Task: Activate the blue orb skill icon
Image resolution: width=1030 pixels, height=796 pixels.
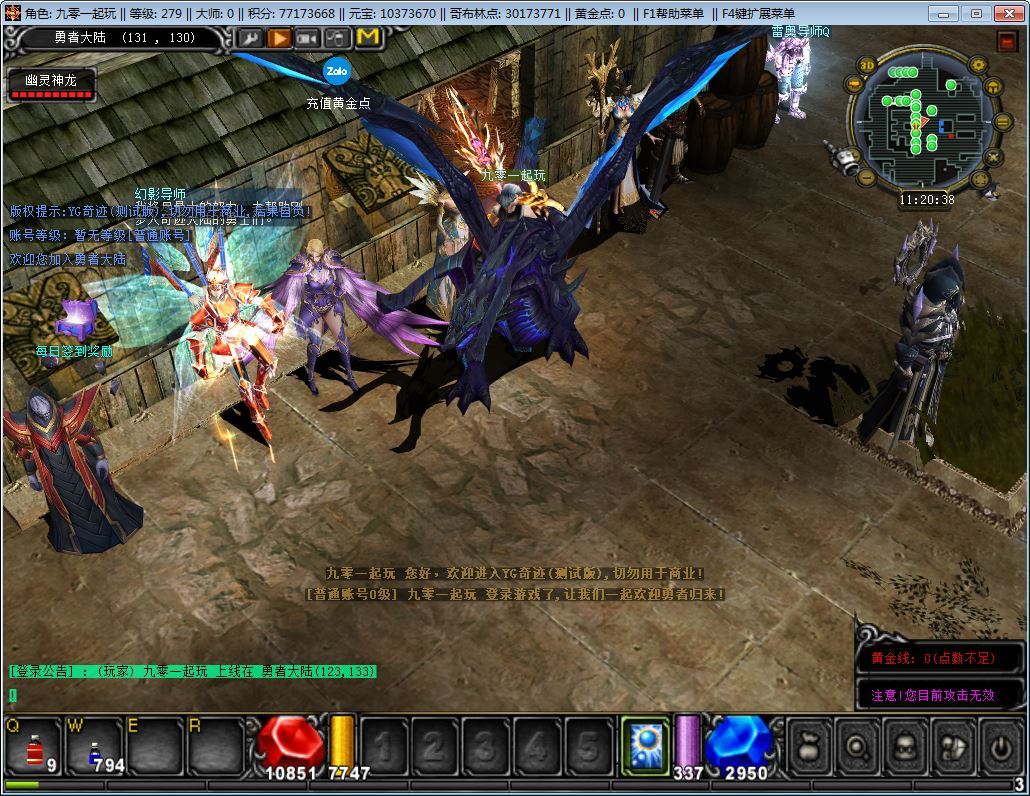Action: point(645,746)
